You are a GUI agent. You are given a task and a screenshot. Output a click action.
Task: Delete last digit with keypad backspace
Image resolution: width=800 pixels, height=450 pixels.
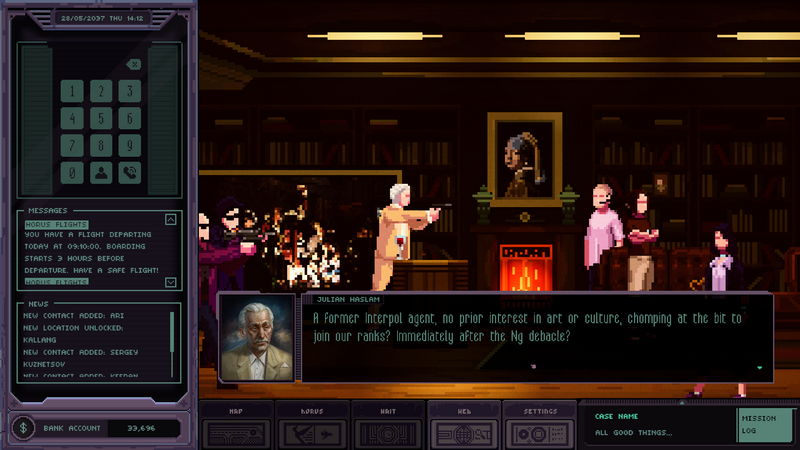[134, 64]
